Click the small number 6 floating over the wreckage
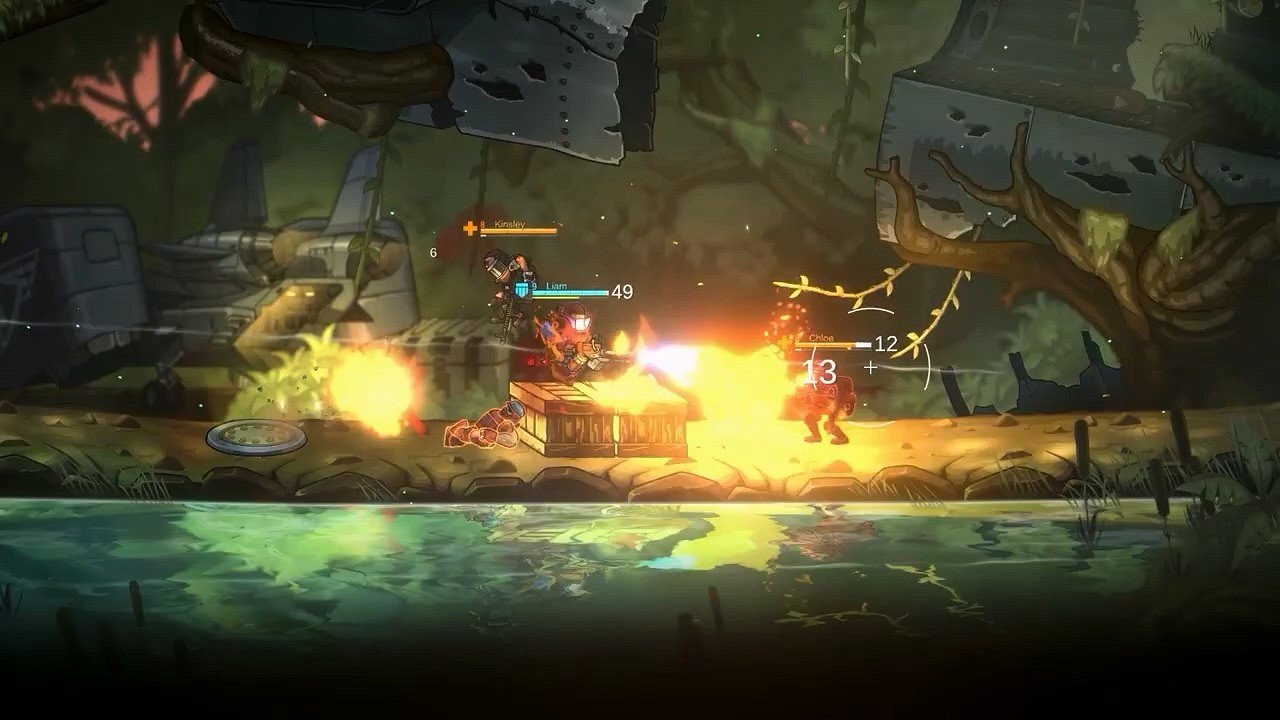Viewport: 1280px width, 720px height. click(x=432, y=251)
